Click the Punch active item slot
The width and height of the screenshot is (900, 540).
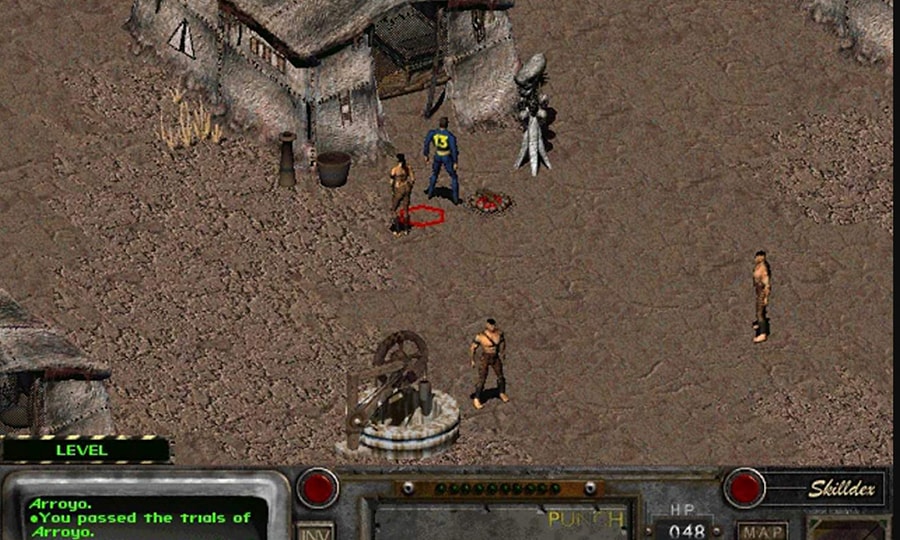(502, 519)
